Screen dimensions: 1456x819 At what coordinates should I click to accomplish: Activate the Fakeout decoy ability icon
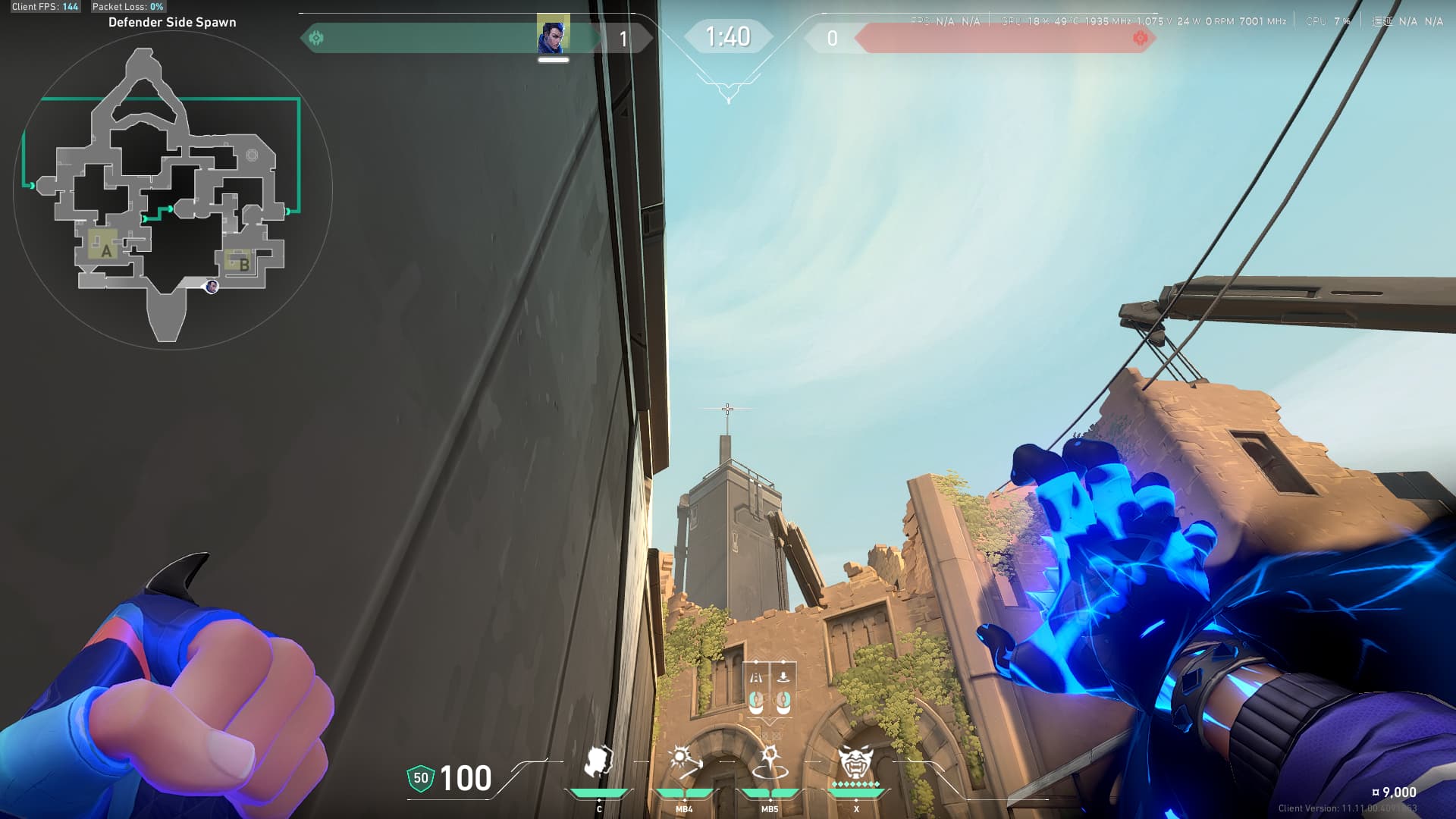(x=598, y=762)
